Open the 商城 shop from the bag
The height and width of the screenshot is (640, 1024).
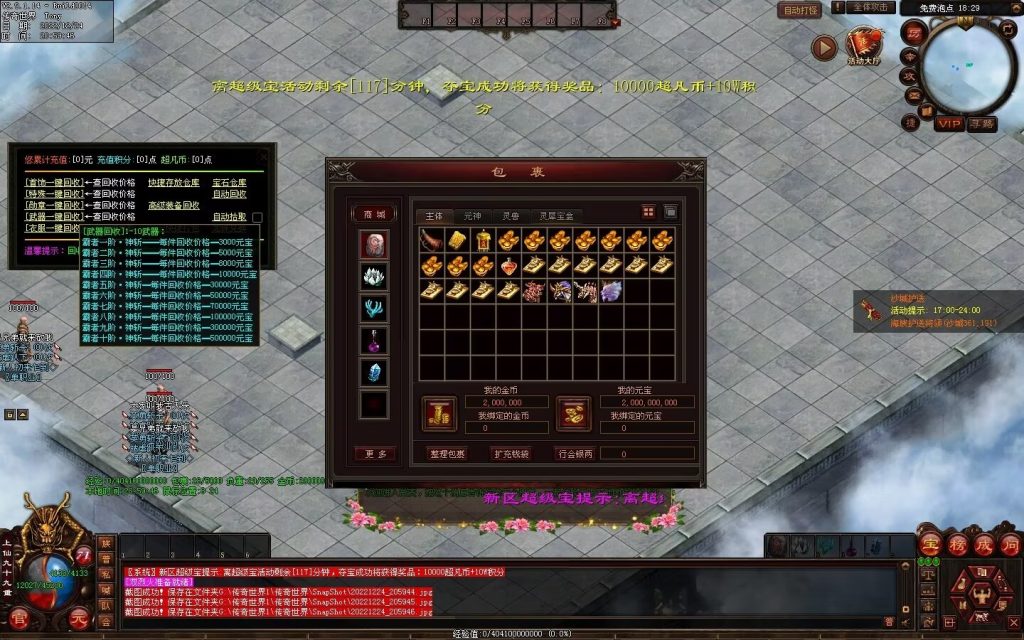click(x=374, y=213)
